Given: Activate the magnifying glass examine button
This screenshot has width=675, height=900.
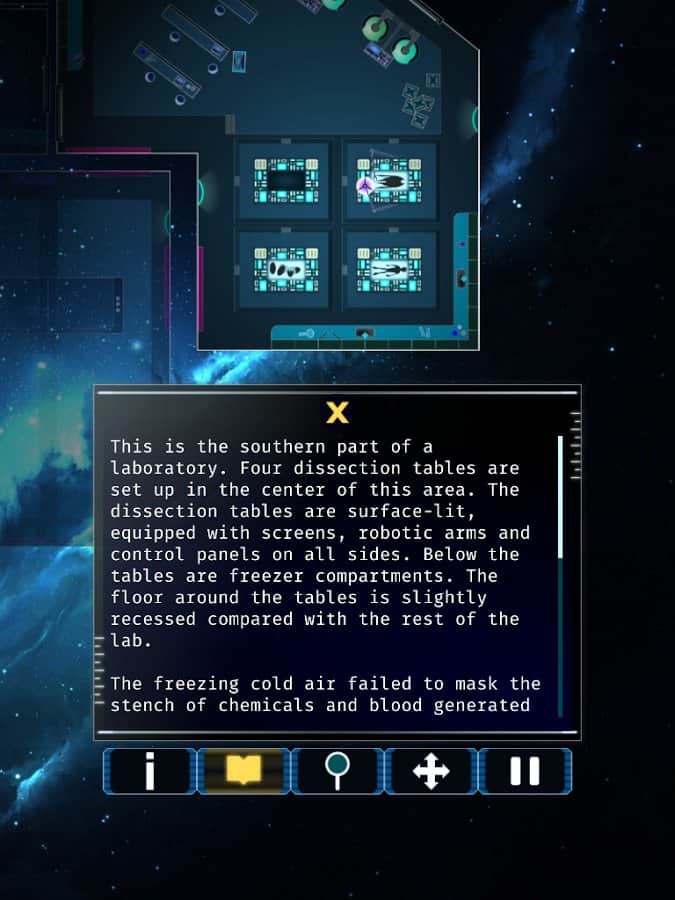Looking at the screenshot, I should (337, 771).
